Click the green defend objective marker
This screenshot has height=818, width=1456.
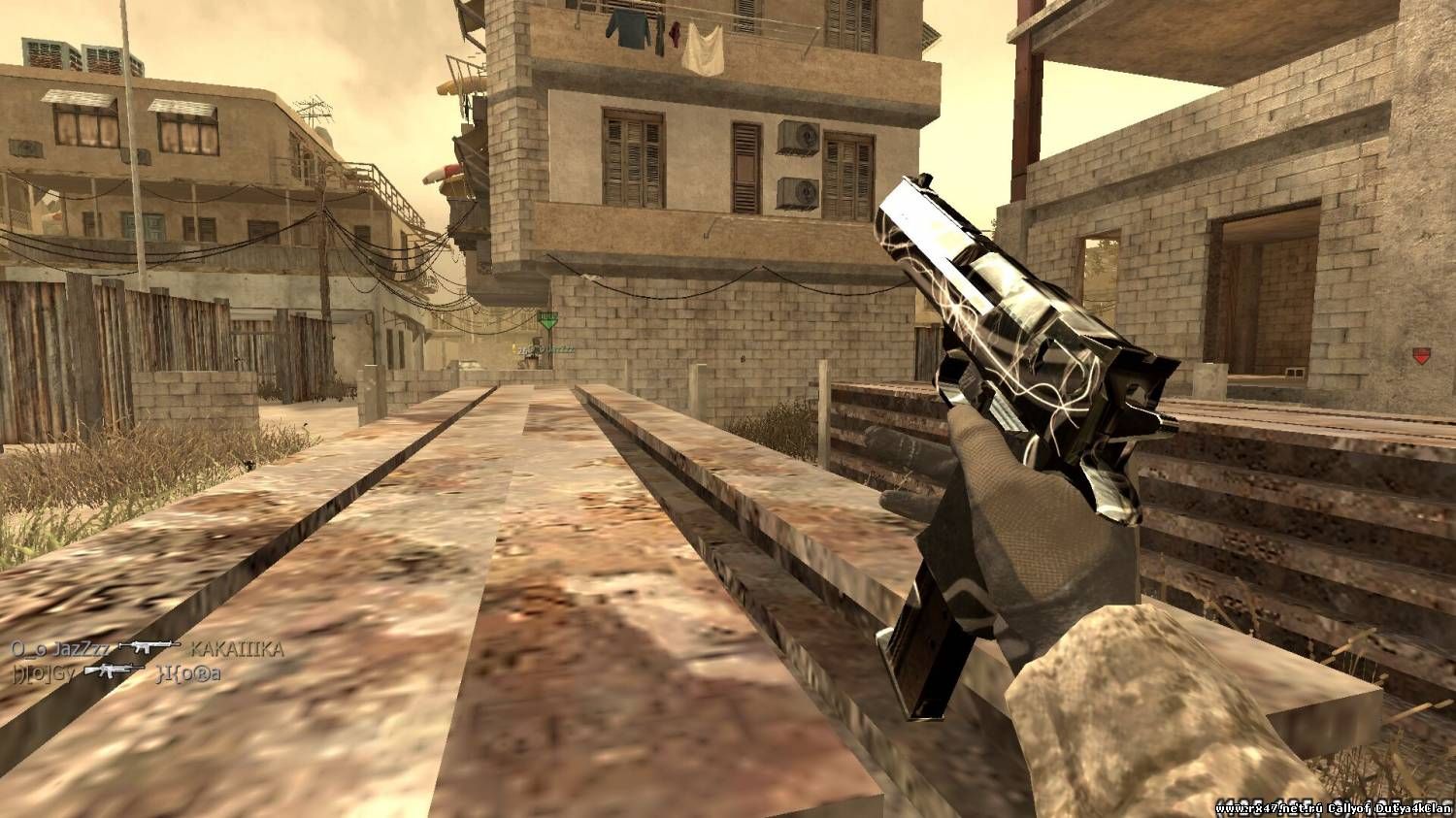coord(549,319)
